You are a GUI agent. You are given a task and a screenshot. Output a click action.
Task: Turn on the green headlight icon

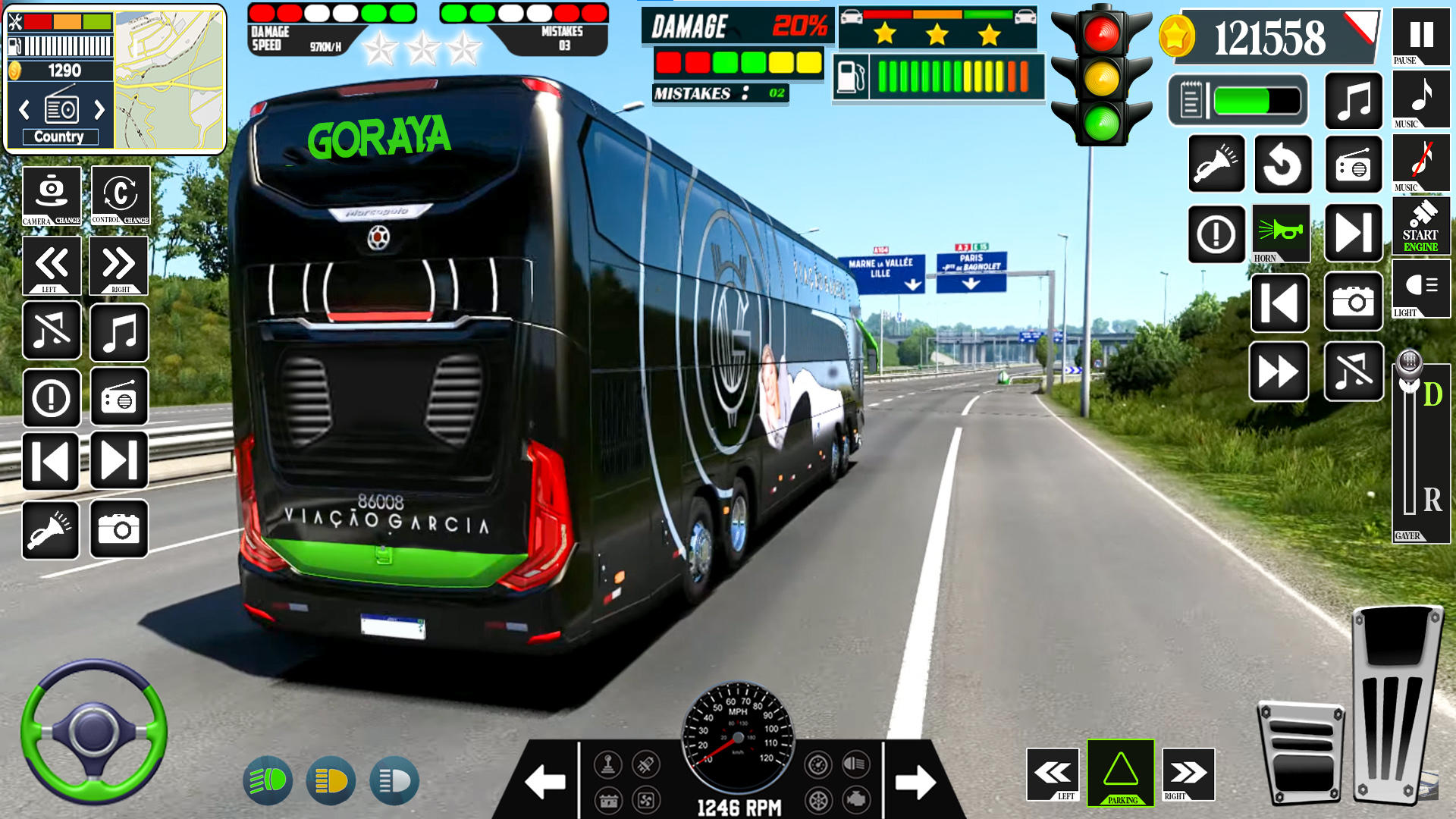[268, 780]
